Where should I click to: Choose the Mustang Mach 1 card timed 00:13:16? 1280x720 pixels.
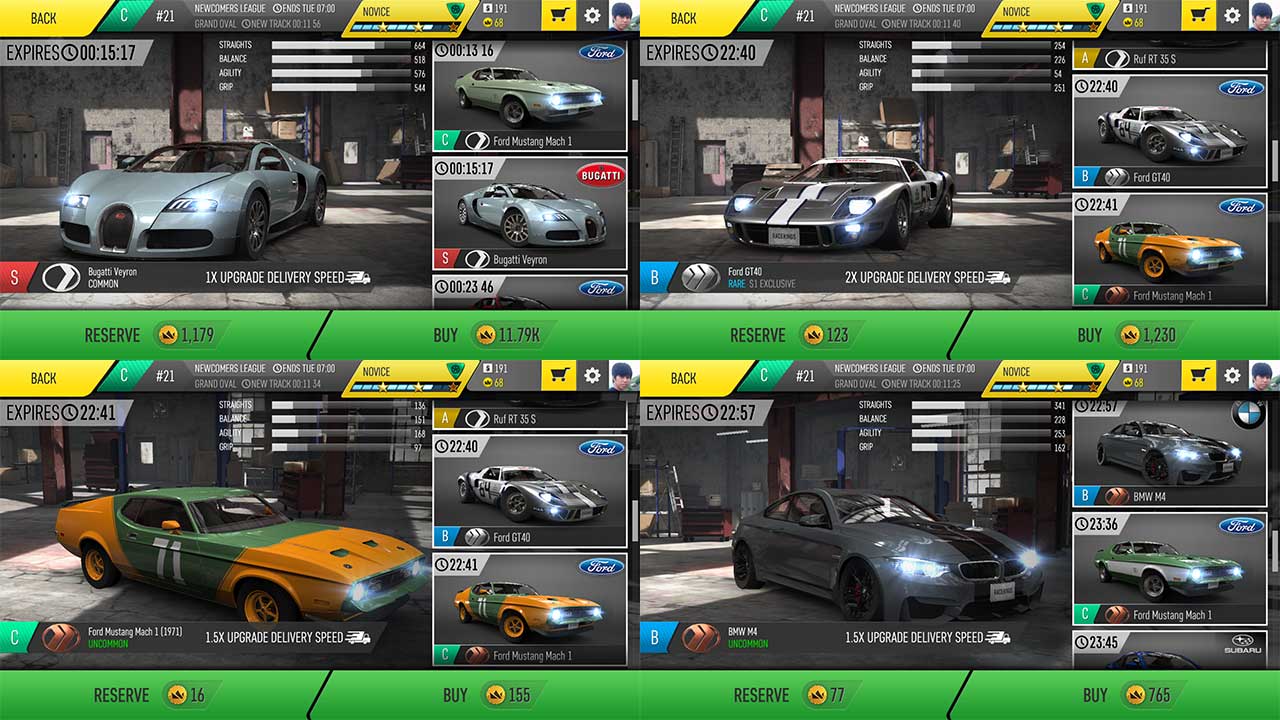click(x=530, y=96)
